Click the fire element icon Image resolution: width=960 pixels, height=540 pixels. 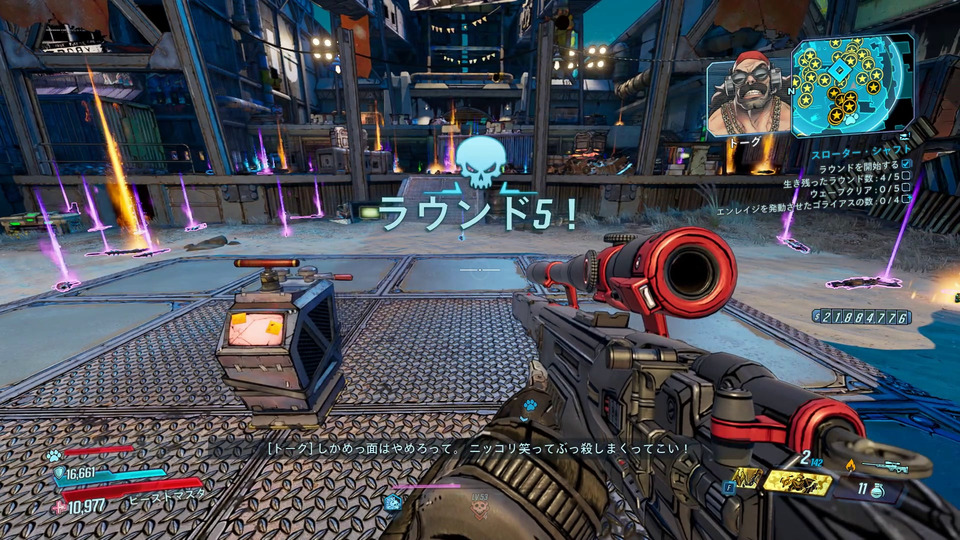pos(851,465)
